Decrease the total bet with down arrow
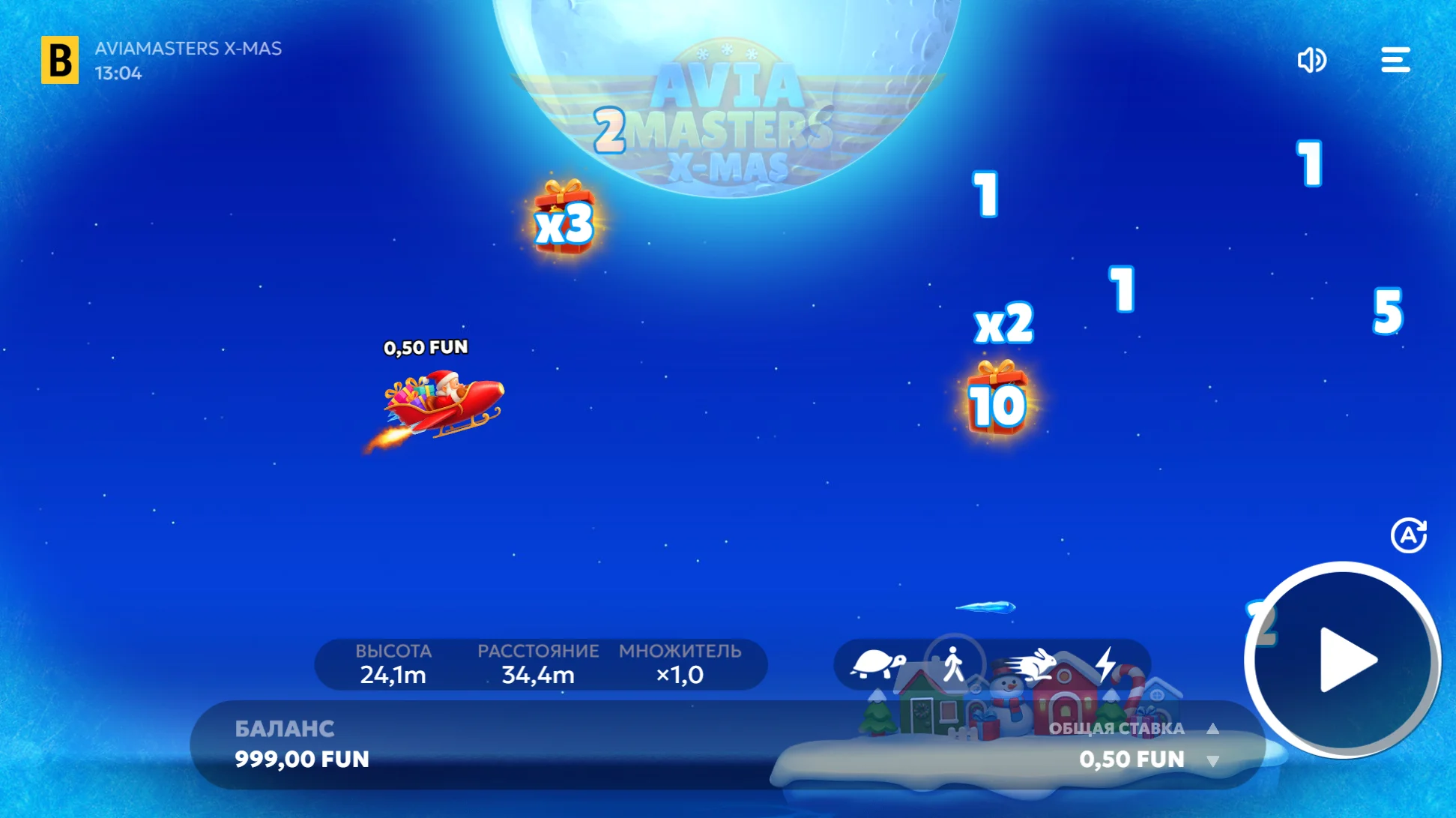Screen dimensions: 1456x818 click(x=1214, y=760)
